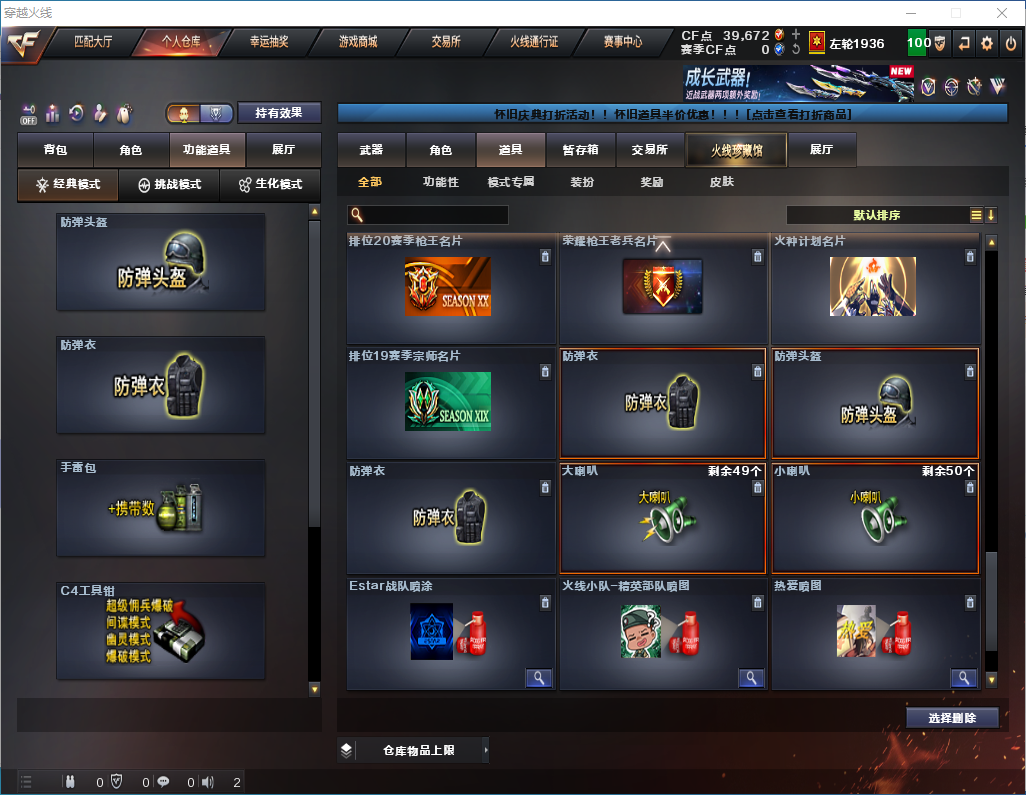The width and height of the screenshot is (1026, 795).
Task: Click the settings gear icon
Action: (x=987, y=43)
